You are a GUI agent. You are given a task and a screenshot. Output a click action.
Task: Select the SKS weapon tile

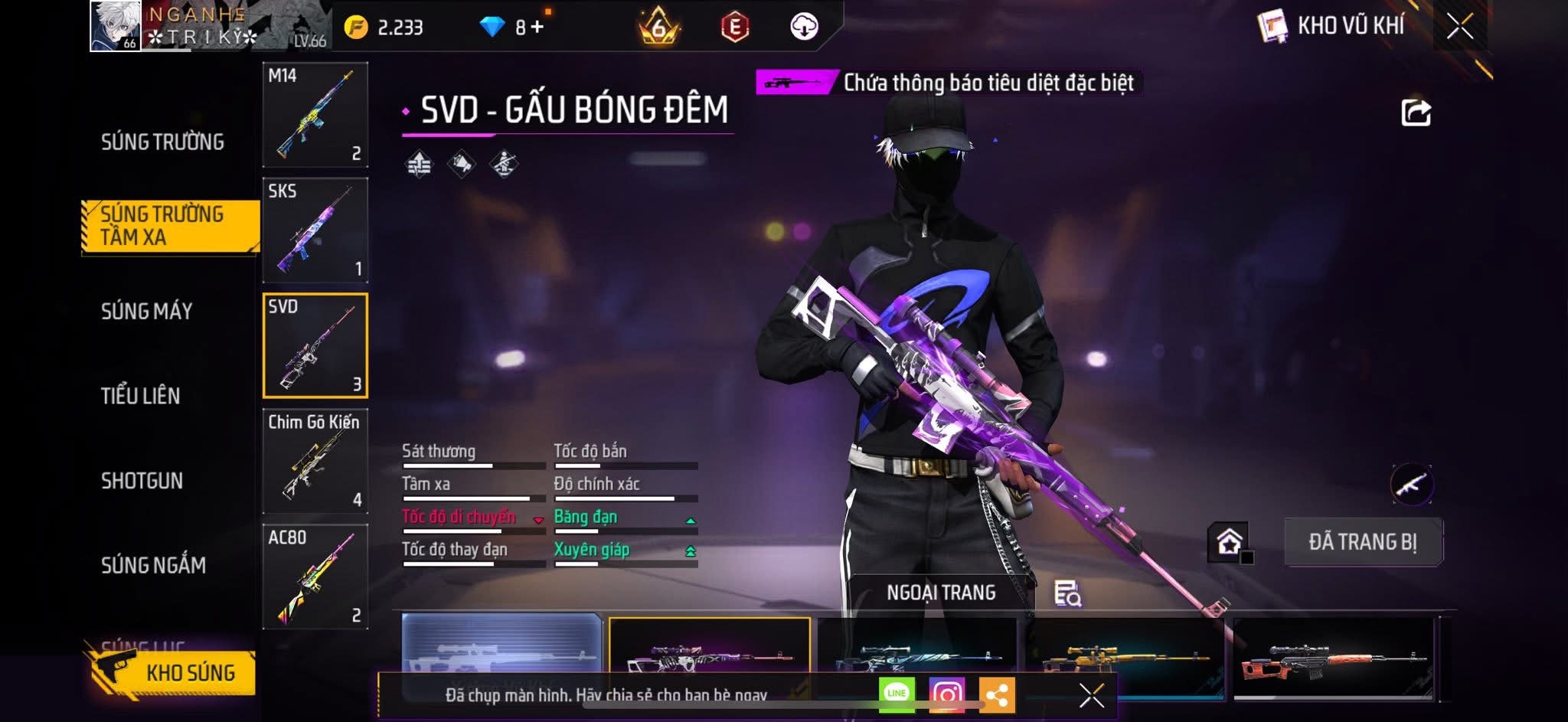(x=315, y=230)
